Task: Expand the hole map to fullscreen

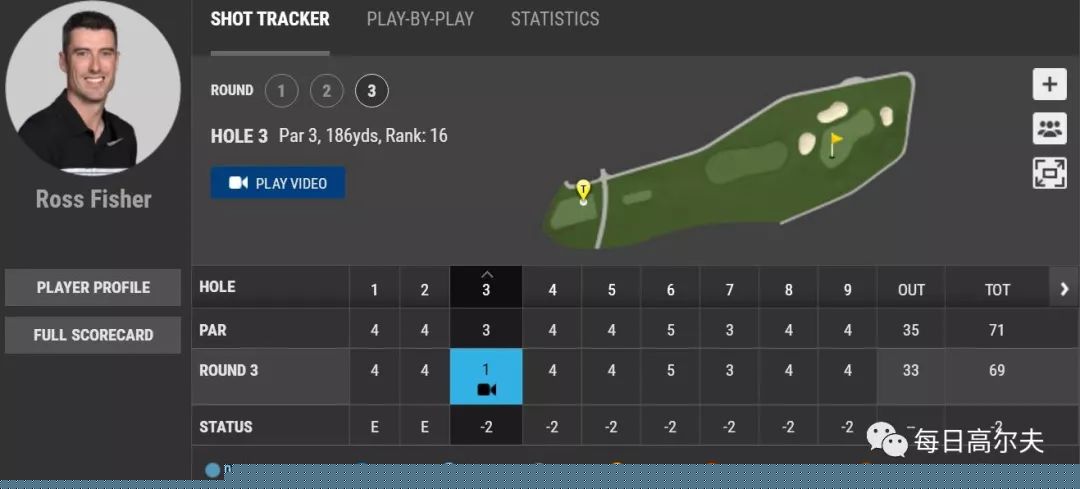Action: [1049, 172]
